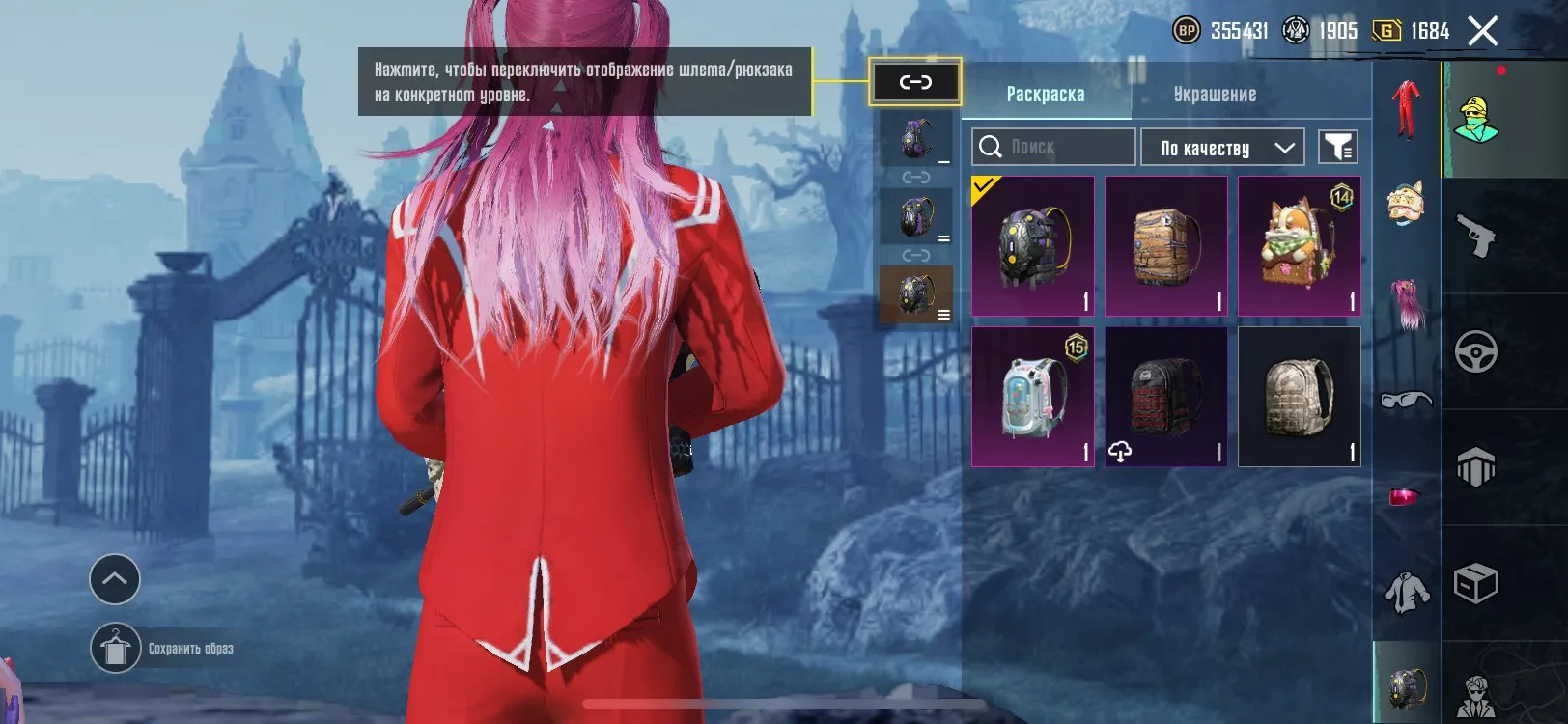Screen dimensions: 1568x724
Task: Toggle helmet/backpack display link button
Action: point(915,83)
